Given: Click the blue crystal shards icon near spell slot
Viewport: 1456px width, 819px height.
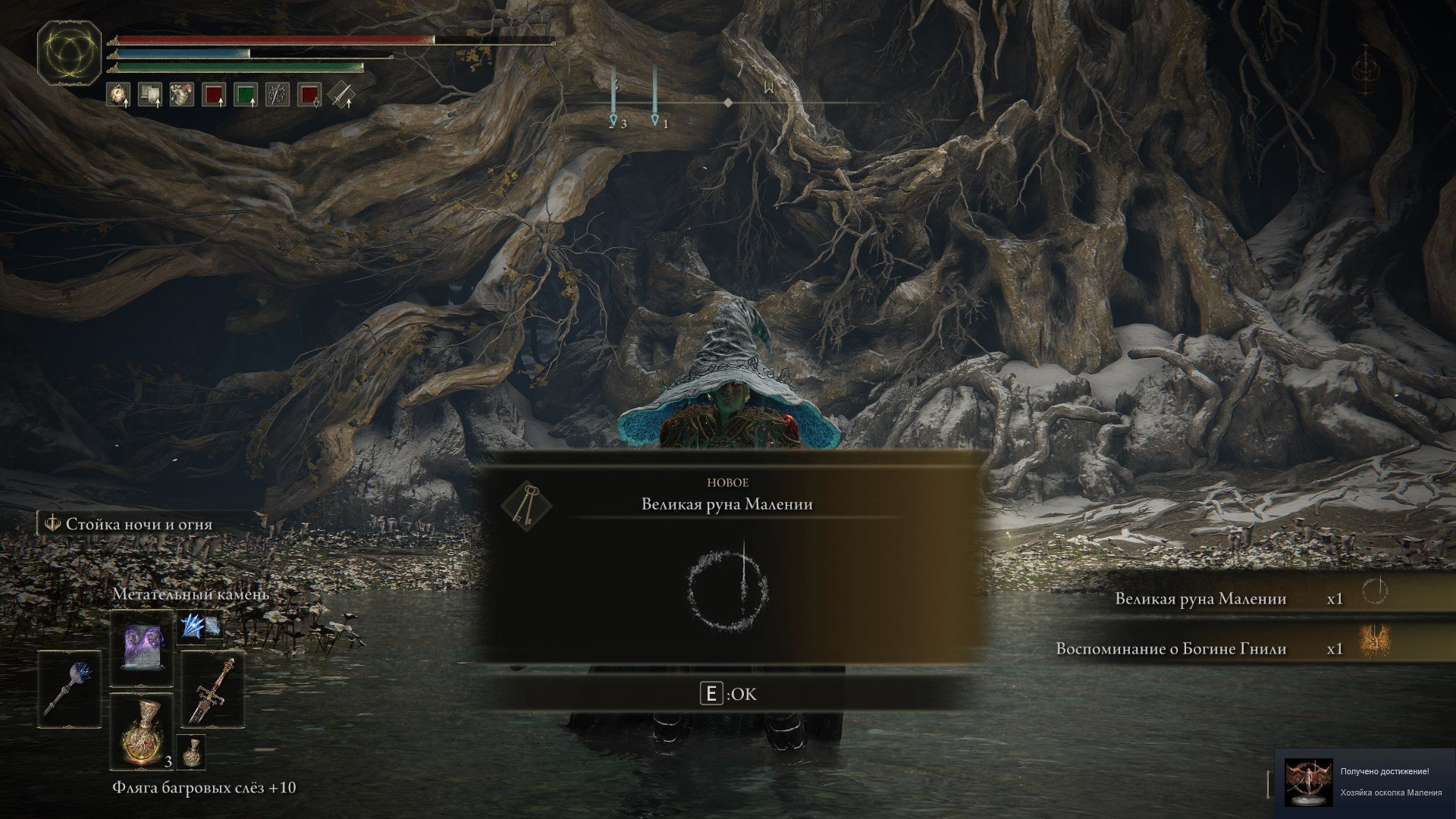Looking at the screenshot, I should pos(200,626).
